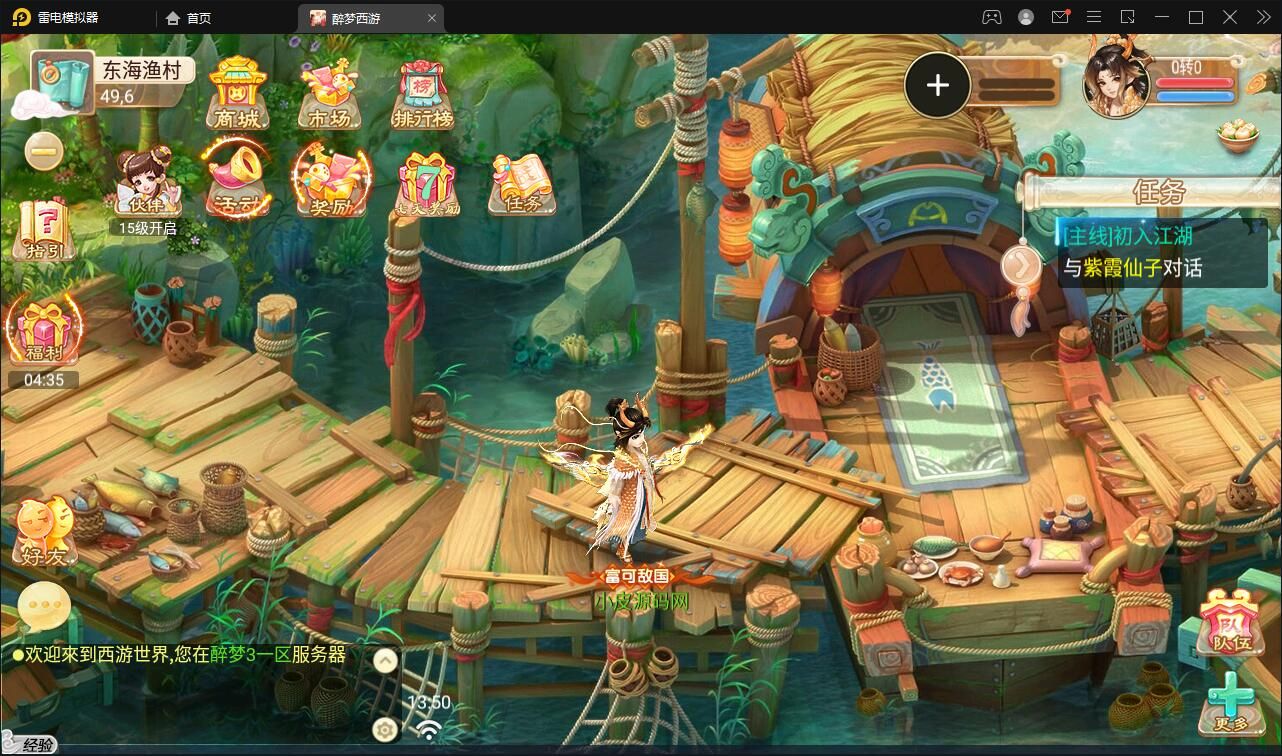Image resolution: width=1282 pixels, height=756 pixels.
Task: Open the seven-day reward gift icon
Action: (428, 183)
